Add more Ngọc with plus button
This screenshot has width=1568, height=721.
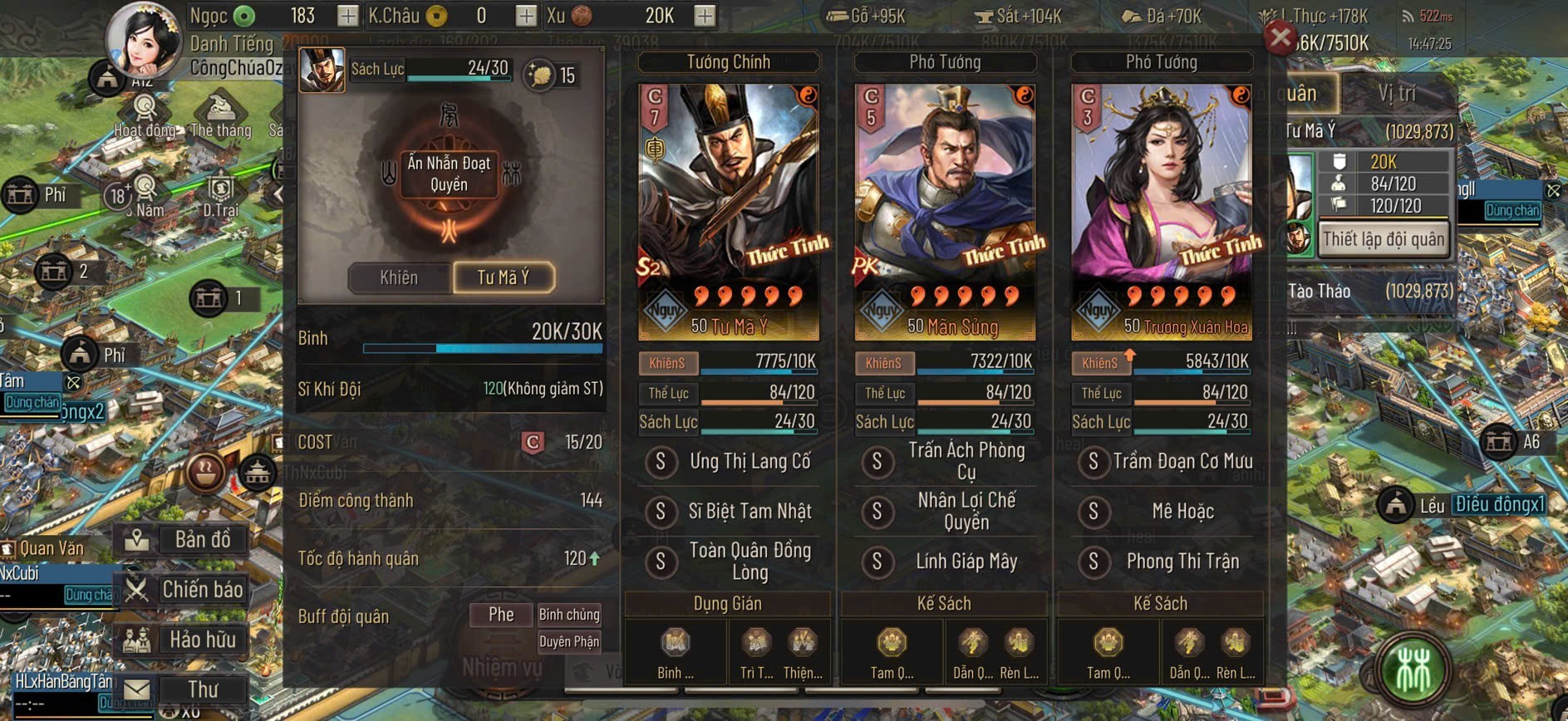(347, 16)
